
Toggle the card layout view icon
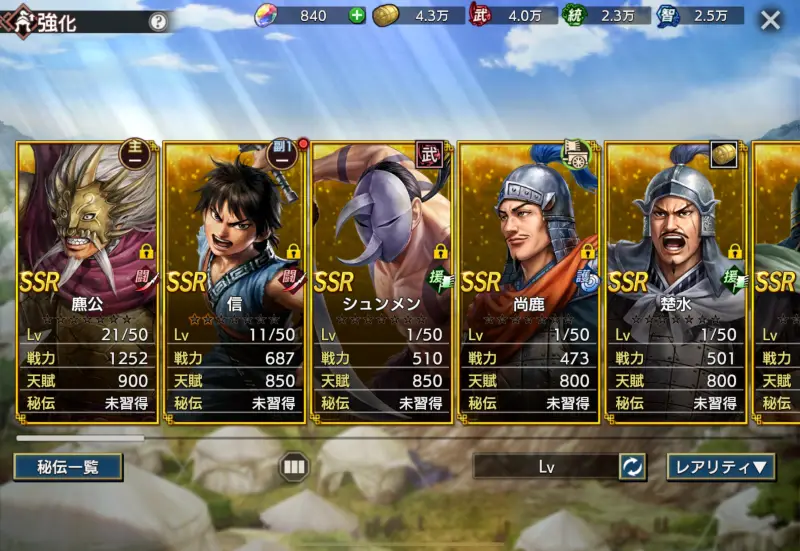pos(294,466)
